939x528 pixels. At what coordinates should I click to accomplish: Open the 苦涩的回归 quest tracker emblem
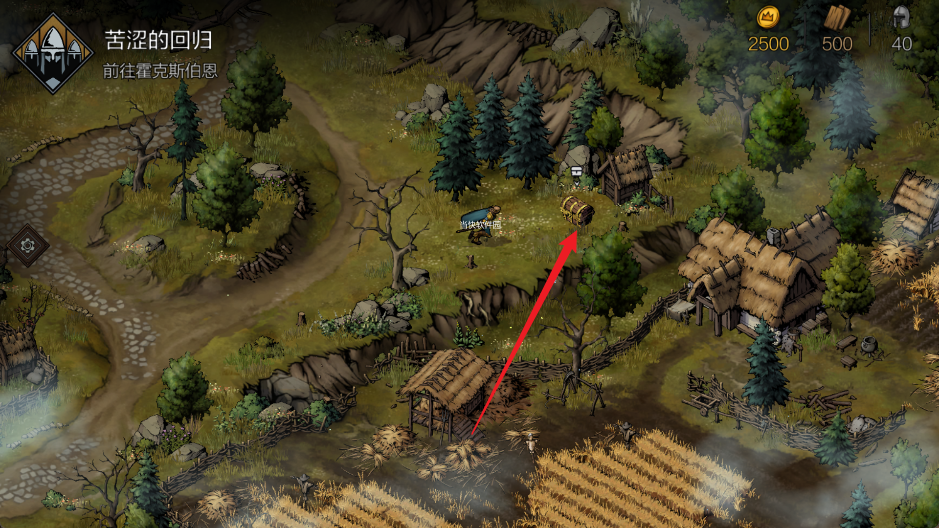[53, 53]
